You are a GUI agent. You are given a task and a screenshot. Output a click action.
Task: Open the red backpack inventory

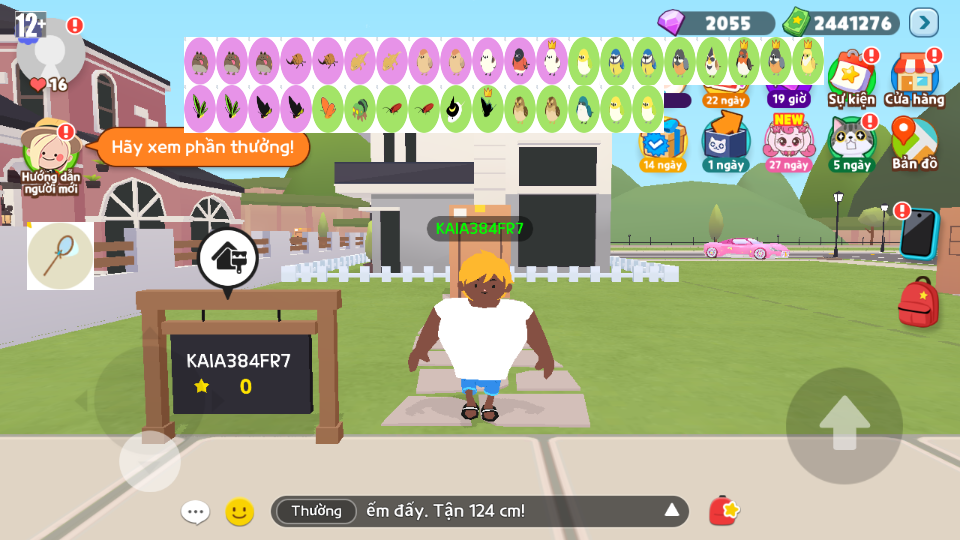click(x=918, y=303)
